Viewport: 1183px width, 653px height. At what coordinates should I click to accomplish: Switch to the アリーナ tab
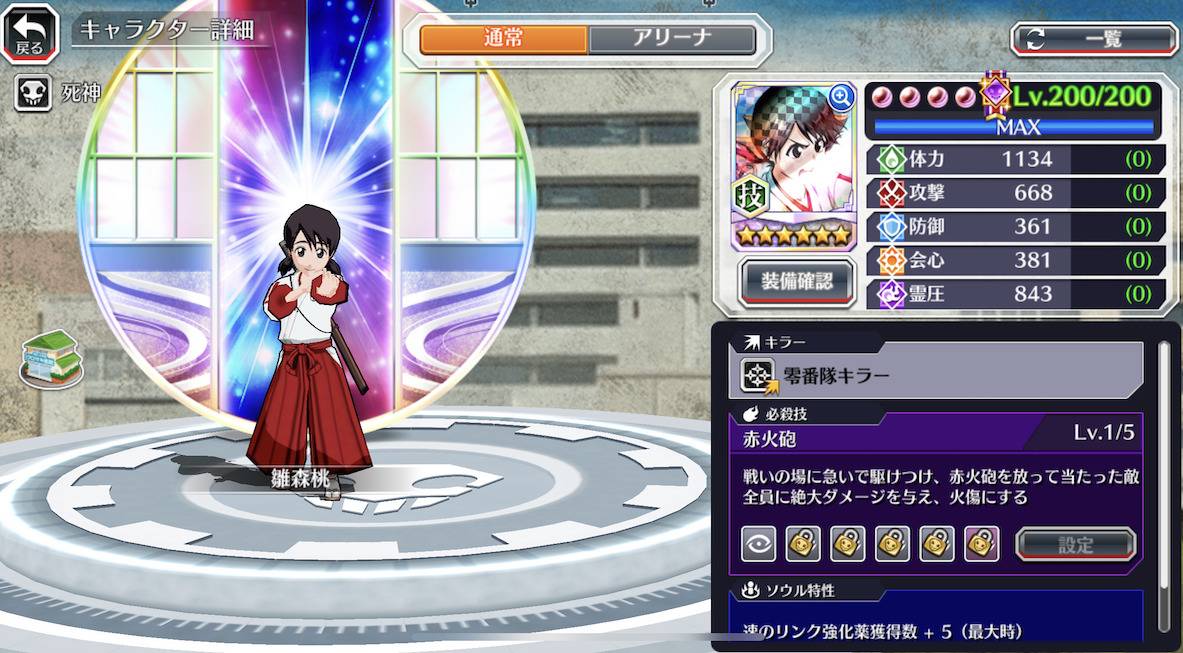pos(671,39)
